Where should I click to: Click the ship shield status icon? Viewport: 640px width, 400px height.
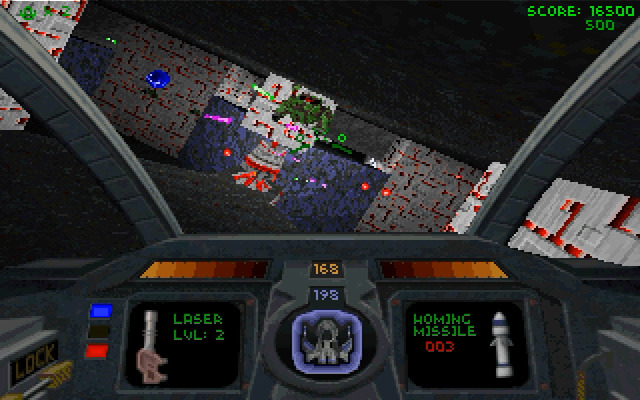point(326,342)
